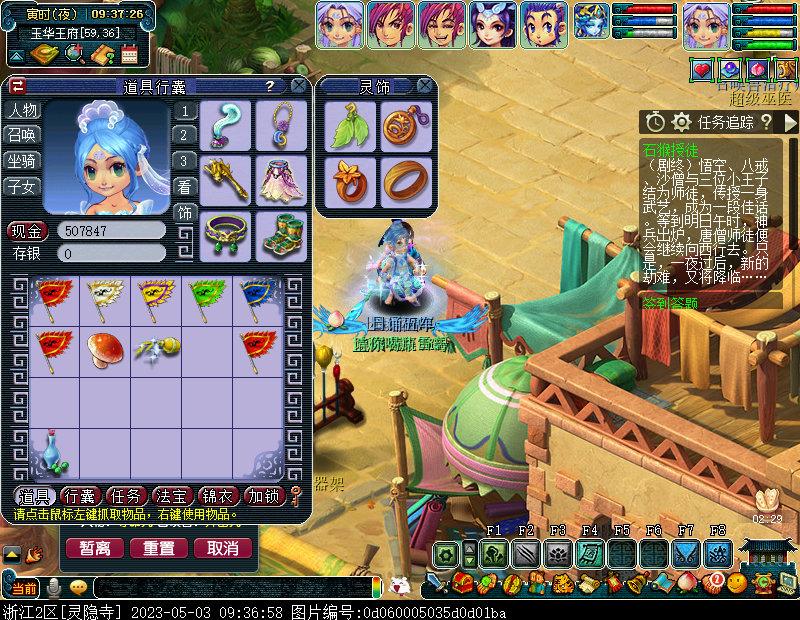Switch to the 法宝 tab
Viewport: 800px width, 620px height.
coord(172,495)
